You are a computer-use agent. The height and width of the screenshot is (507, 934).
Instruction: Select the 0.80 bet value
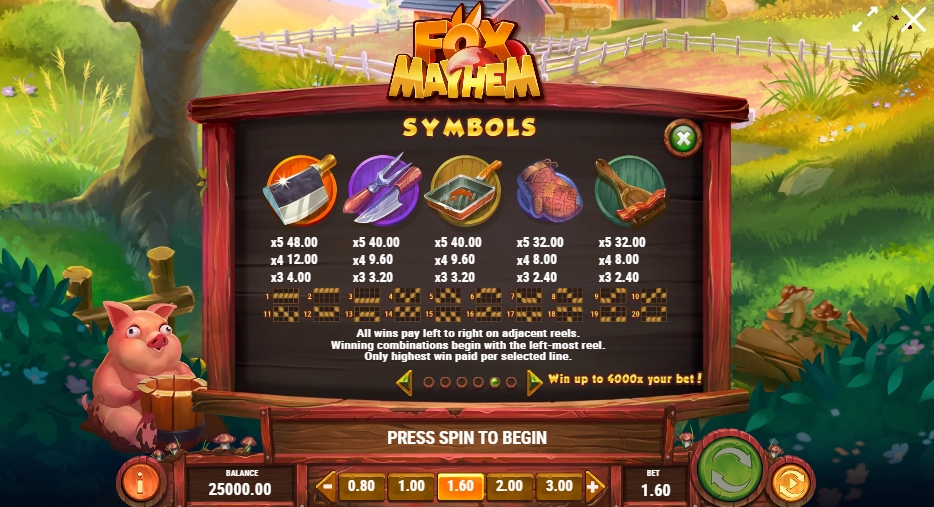coord(361,486)
